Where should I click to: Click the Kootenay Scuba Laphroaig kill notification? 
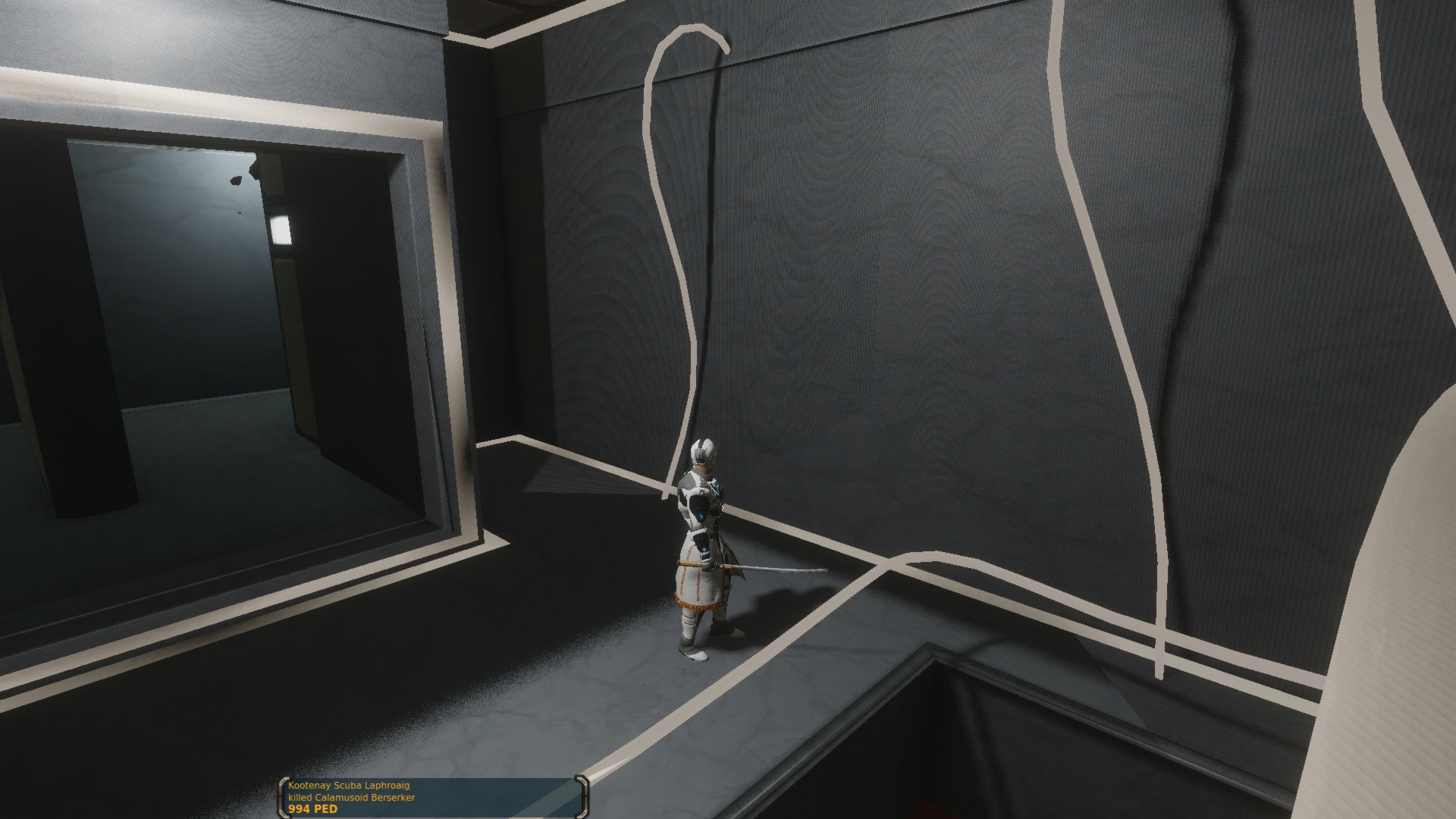[x=432, y=796]
